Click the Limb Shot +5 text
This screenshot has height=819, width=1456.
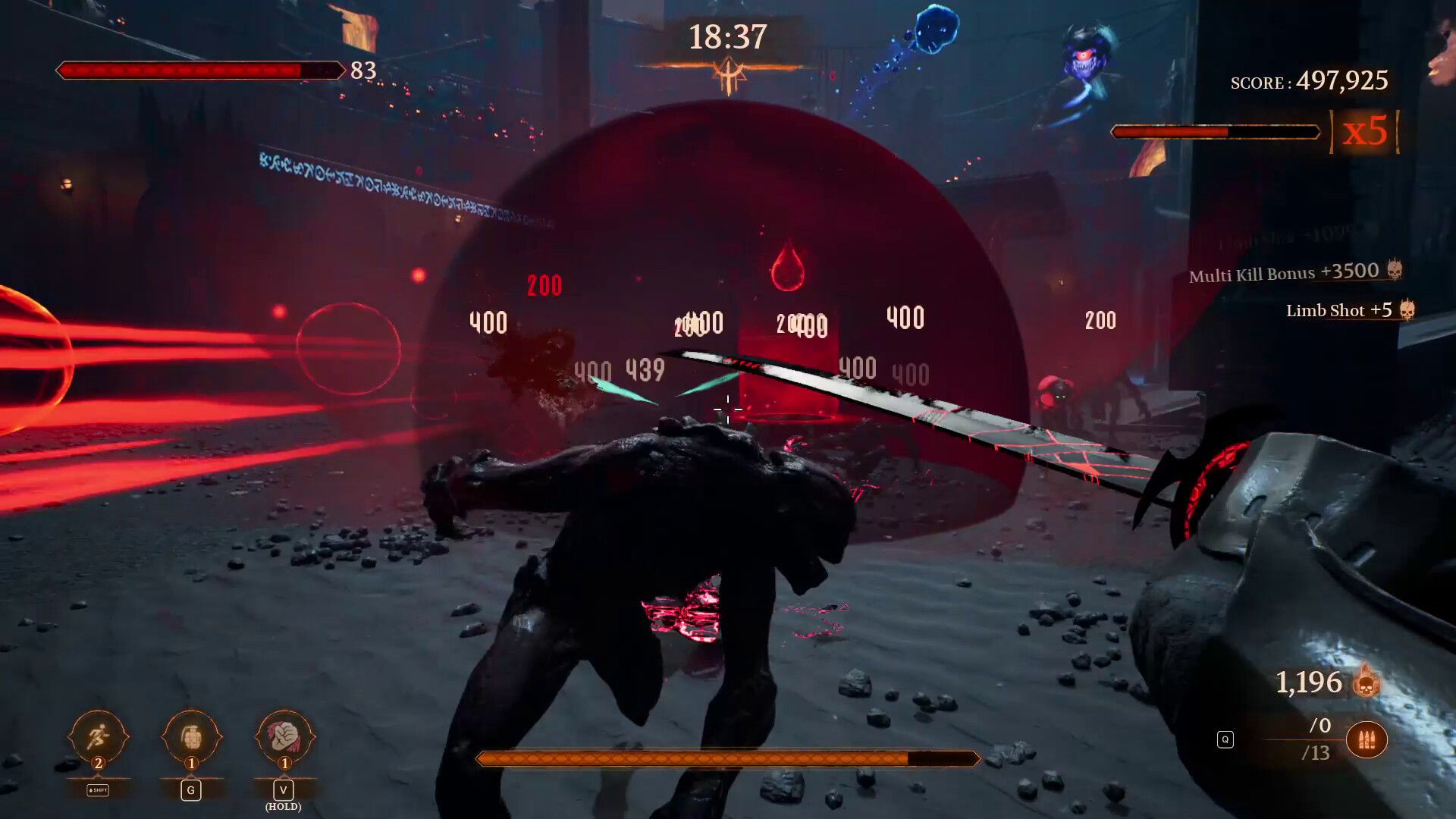[x=1337, y=310]
